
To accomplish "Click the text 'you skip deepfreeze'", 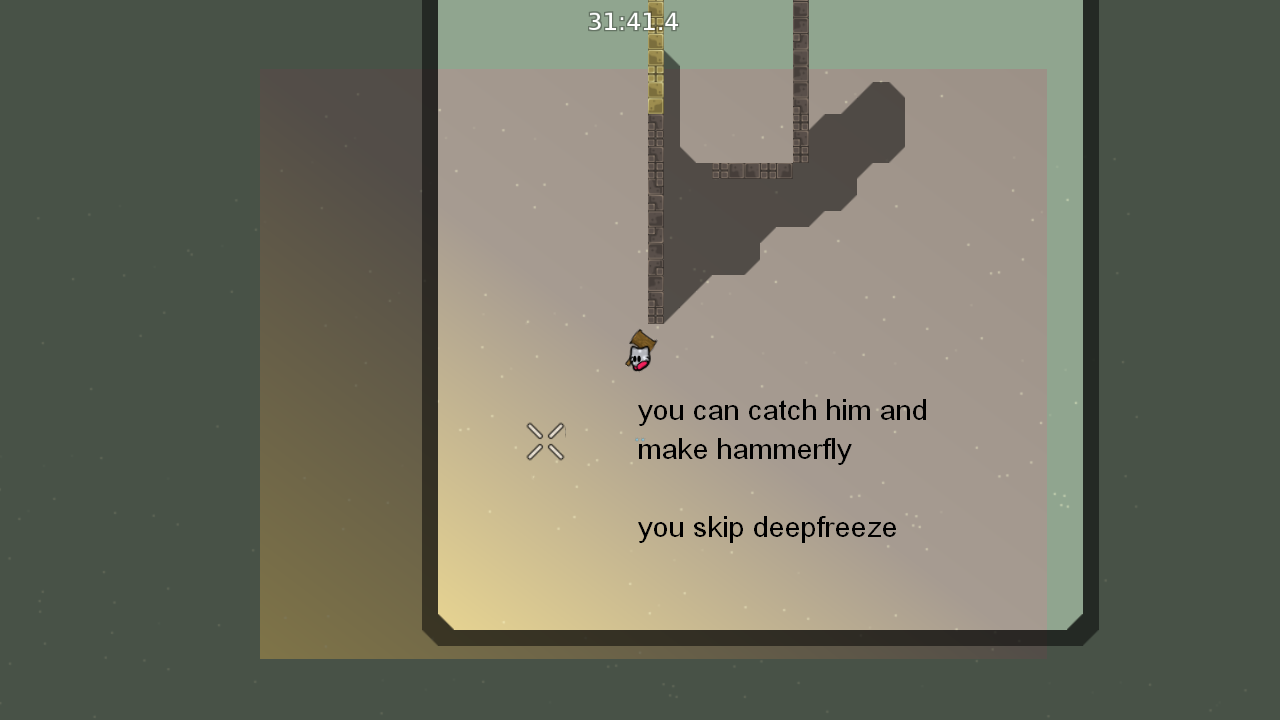I will (766, 527).
